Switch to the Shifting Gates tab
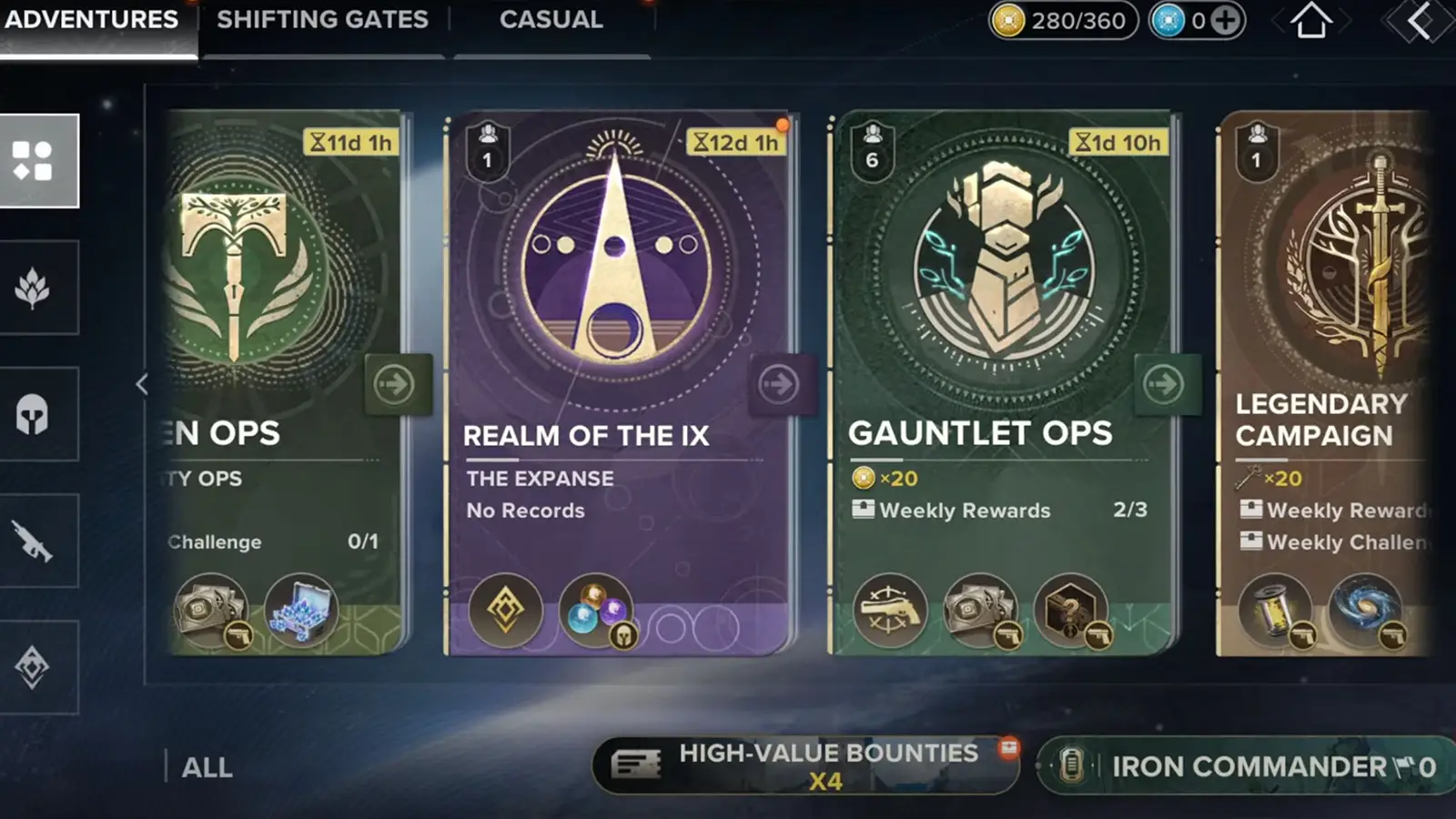The height and width of the screenshot is (819, 1456). click(322, 20)
